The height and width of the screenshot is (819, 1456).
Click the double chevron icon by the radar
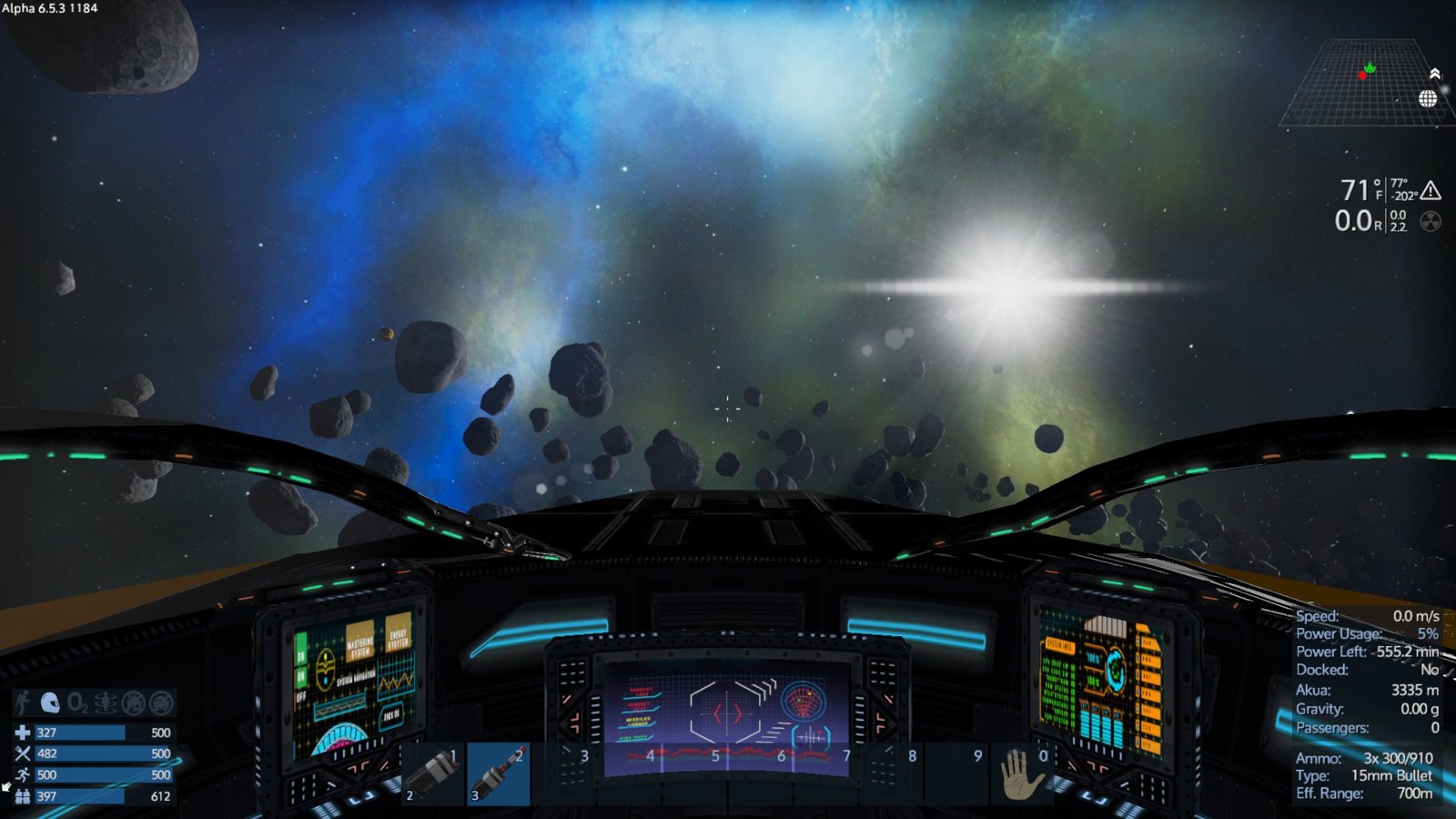pos(1435,74)
